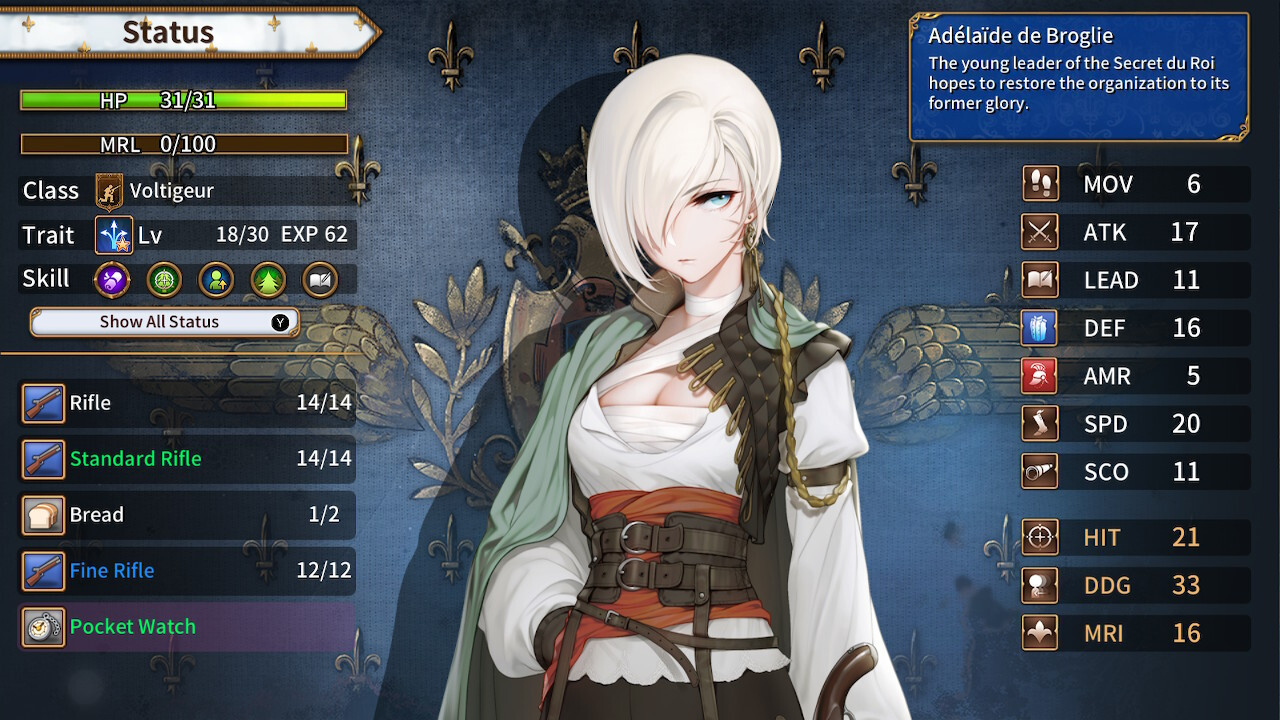
Task: Select the Voltigeur class icon
Action: click(x=109, y=190)
